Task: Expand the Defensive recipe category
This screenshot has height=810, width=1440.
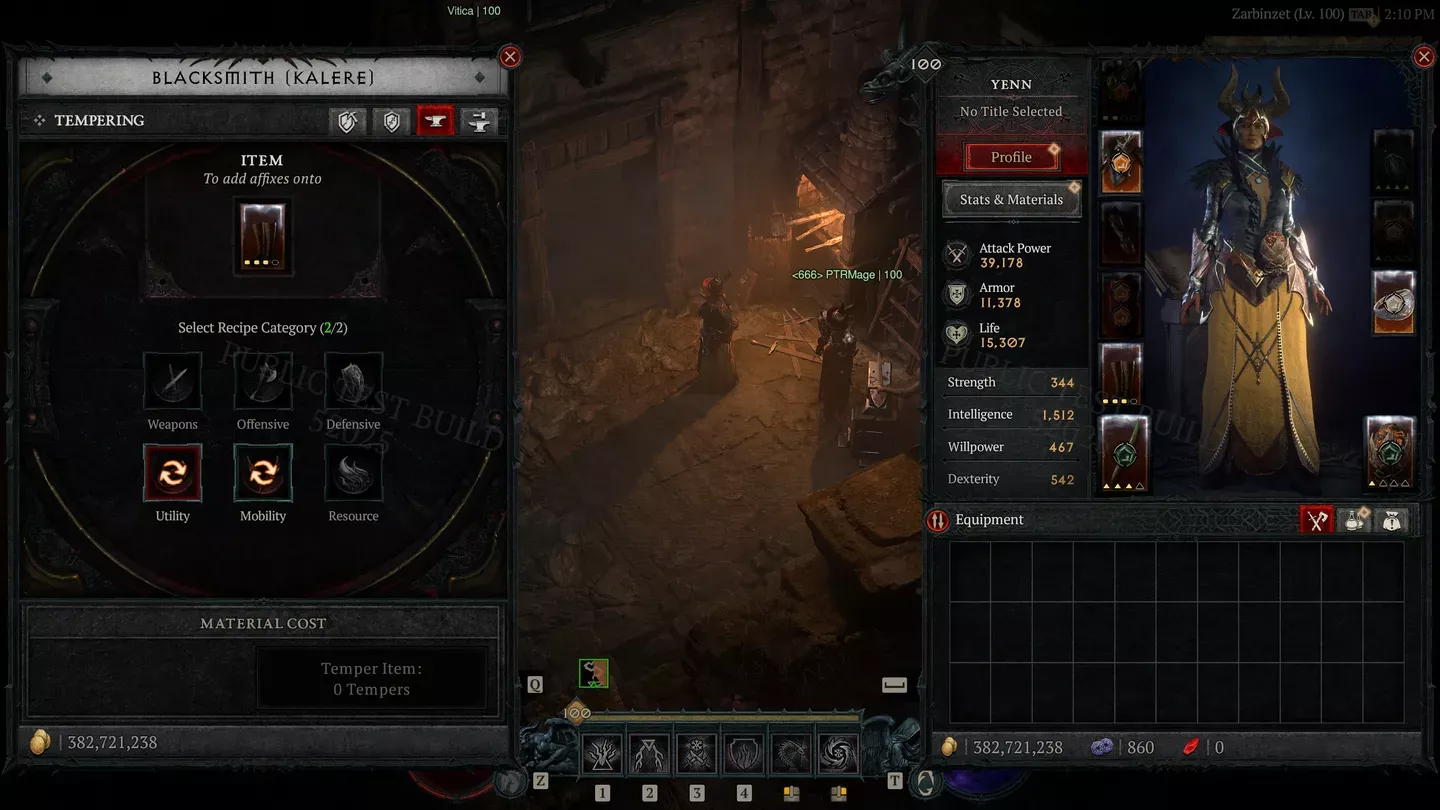Action: click(352, 381)
